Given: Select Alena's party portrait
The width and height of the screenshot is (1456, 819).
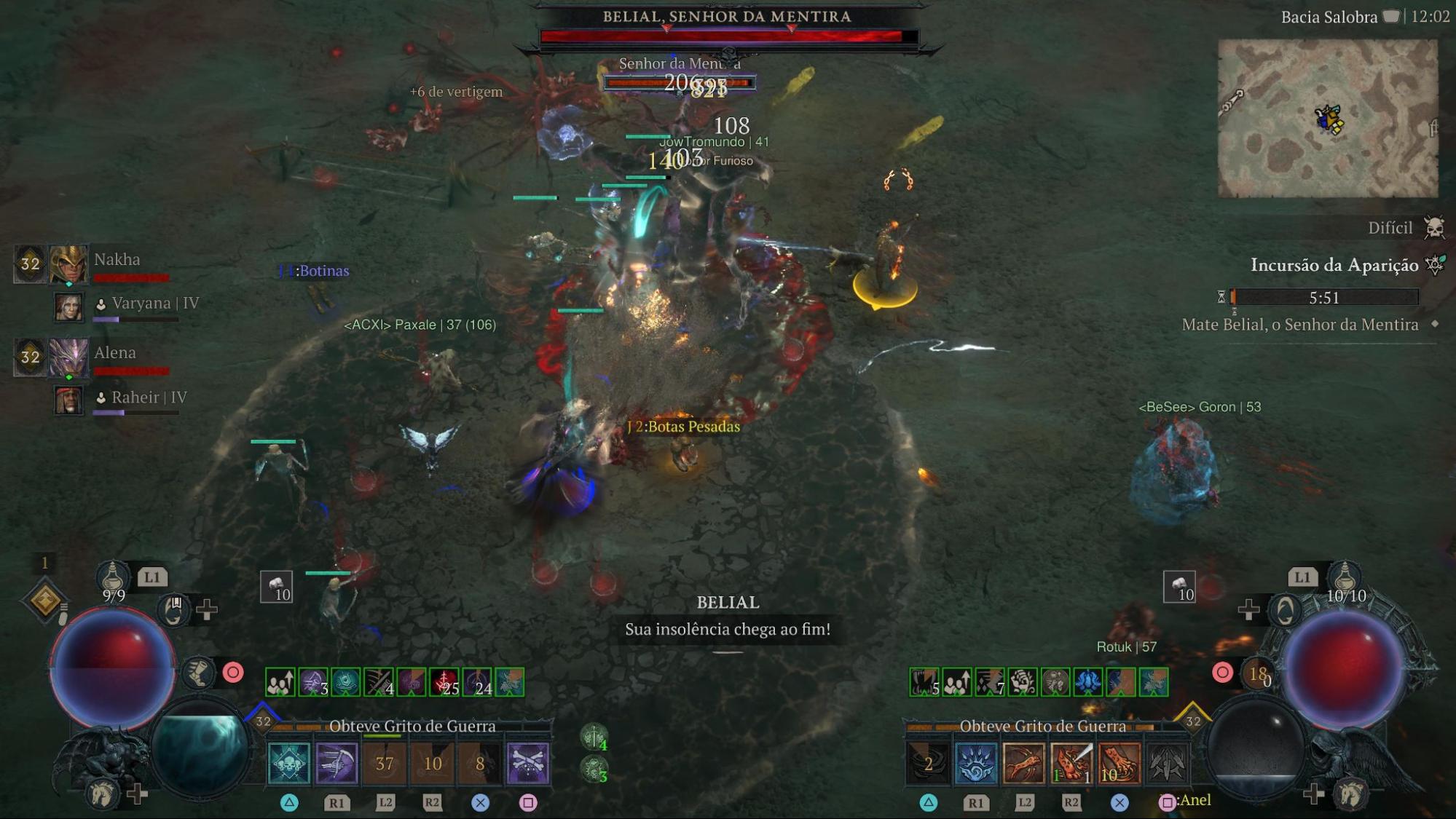Looking at the screenshot, I should [x=68, y=357].
